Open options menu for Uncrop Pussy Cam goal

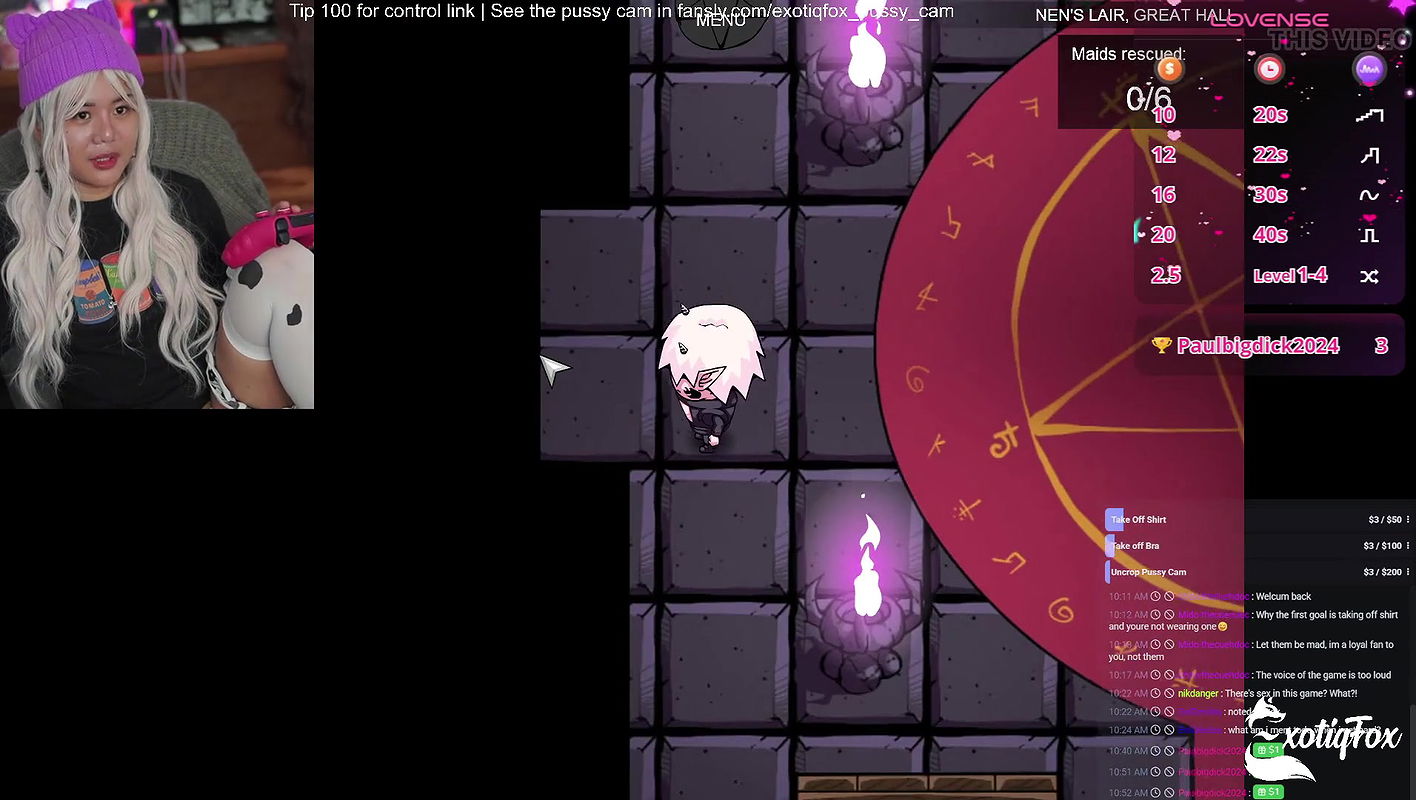[x=1409, y=571]
